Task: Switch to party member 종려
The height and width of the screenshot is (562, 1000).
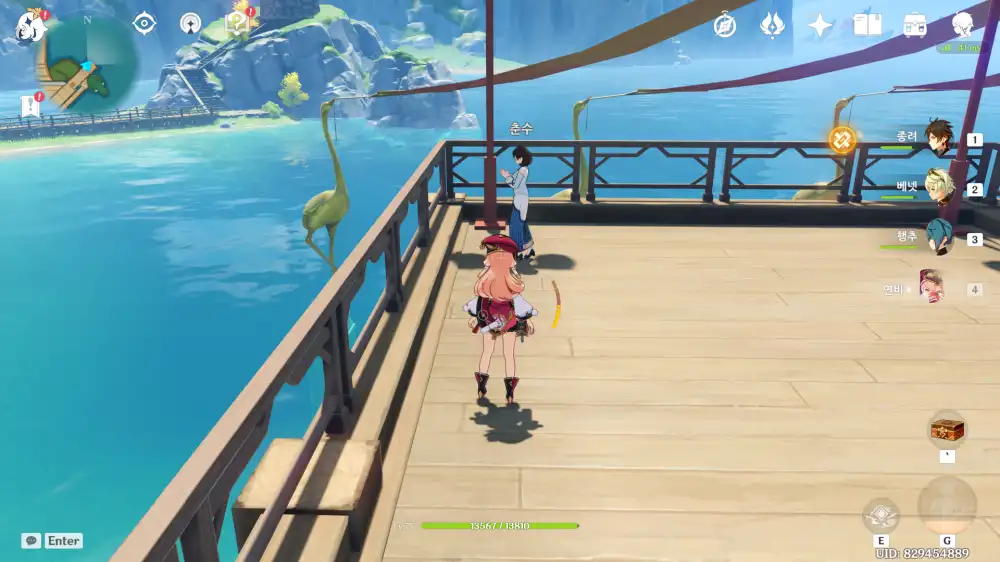Action: pos(937,138)
